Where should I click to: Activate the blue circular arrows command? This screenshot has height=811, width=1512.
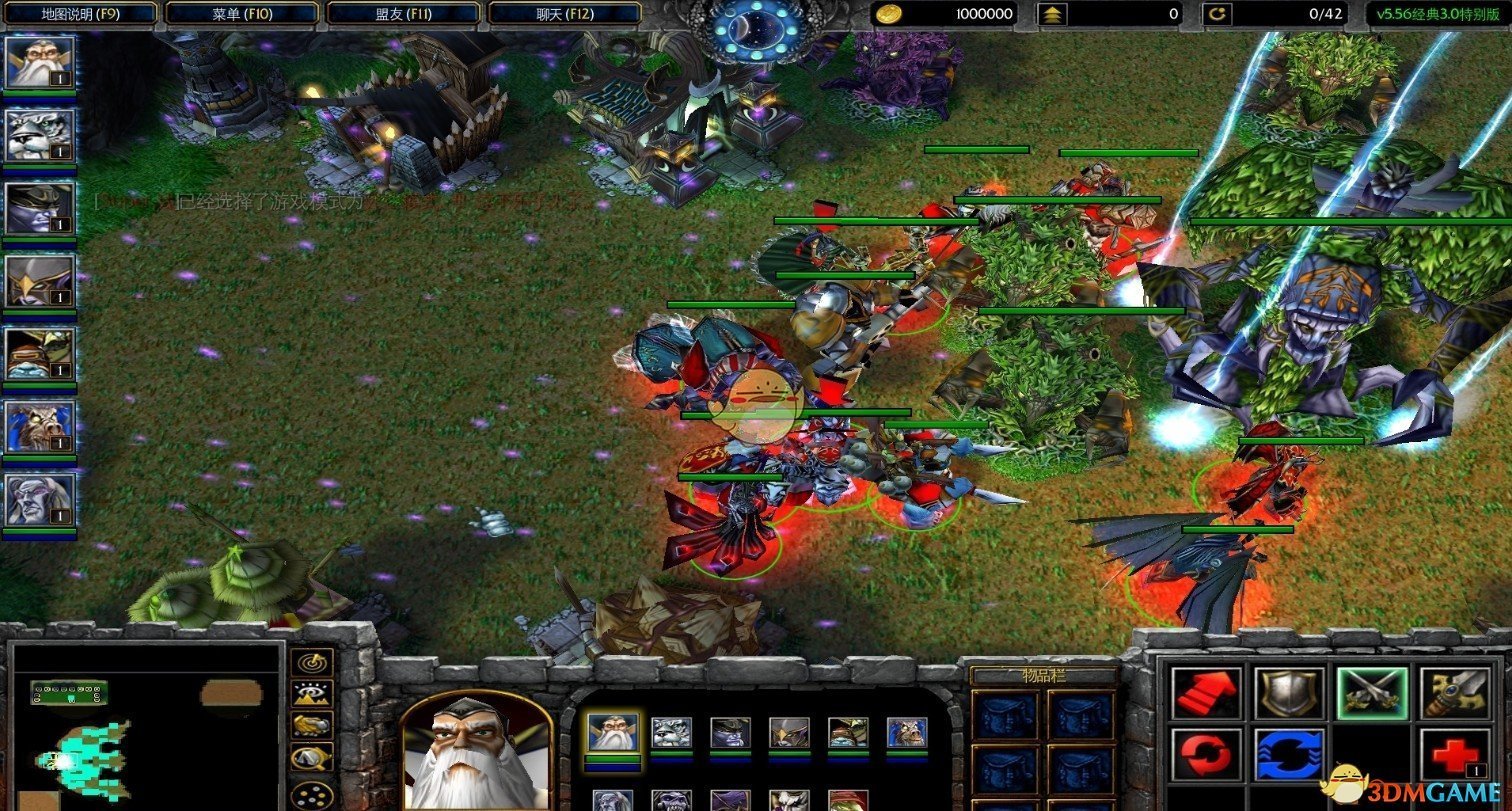pyautogui.click(x=1290, y=755)
